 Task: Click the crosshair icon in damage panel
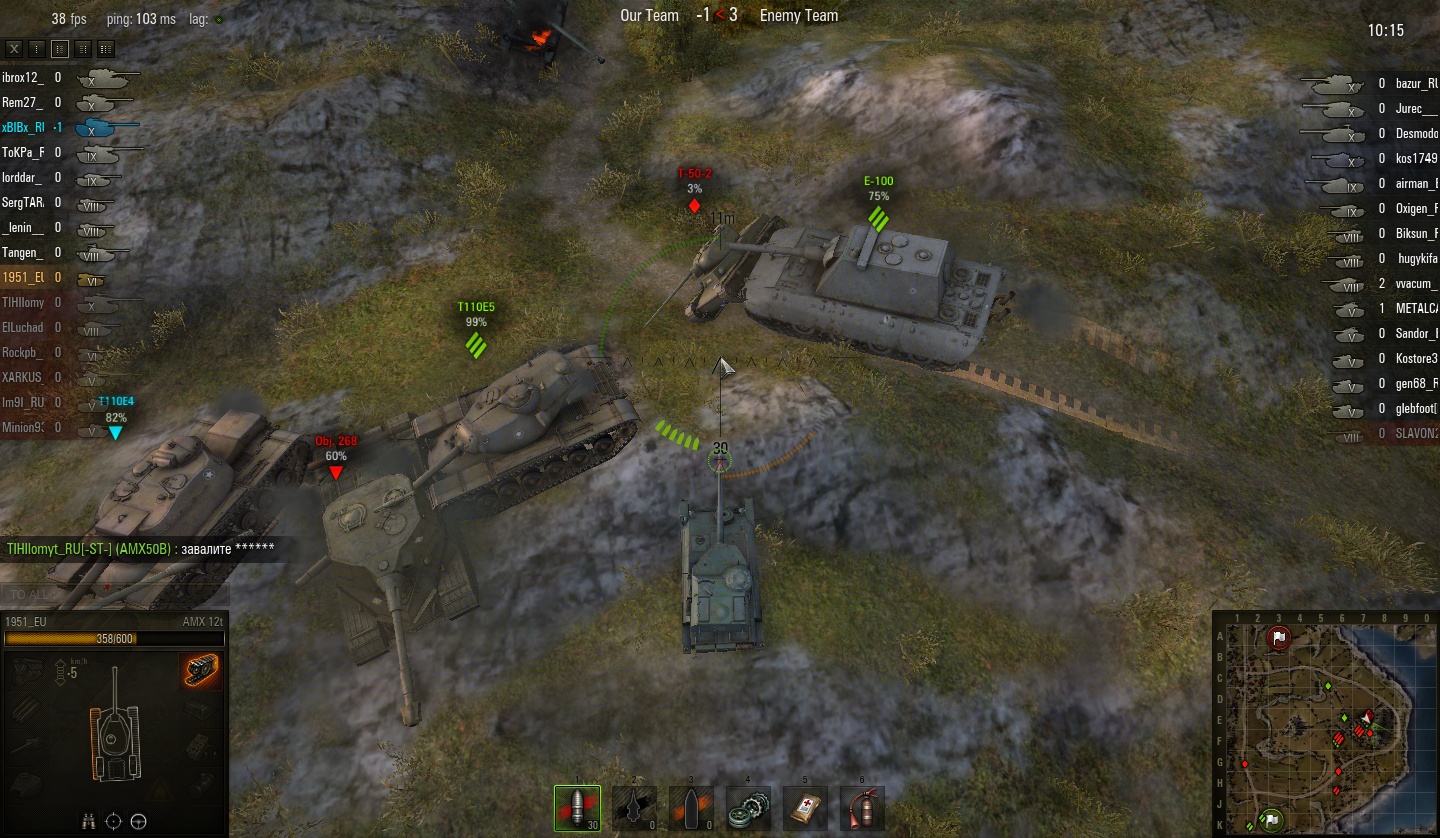[x=113, y=821]
